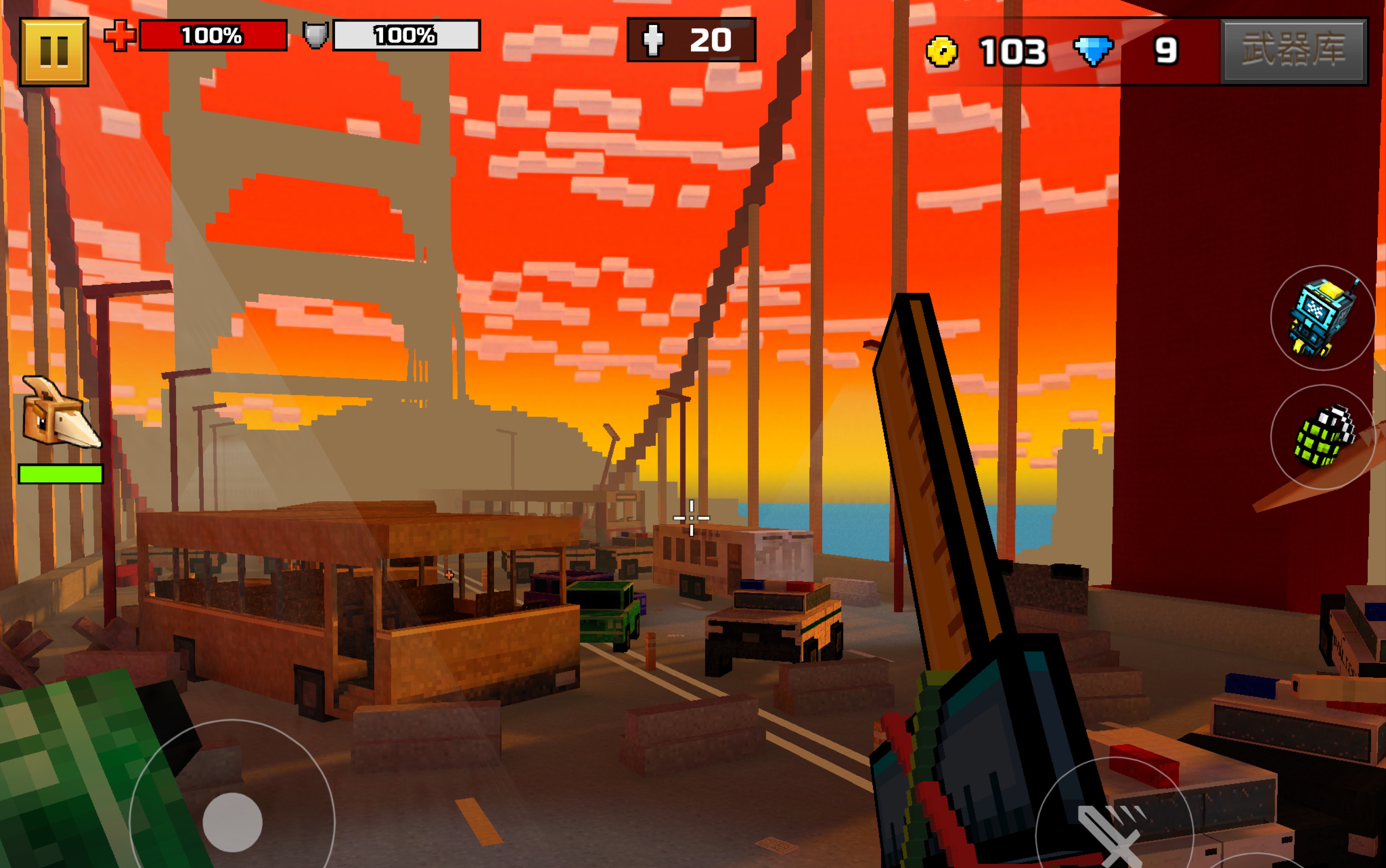Select the pet bird icon
Image resolution: width=1386 pixels, height=868 pixels.
point(60,412)
